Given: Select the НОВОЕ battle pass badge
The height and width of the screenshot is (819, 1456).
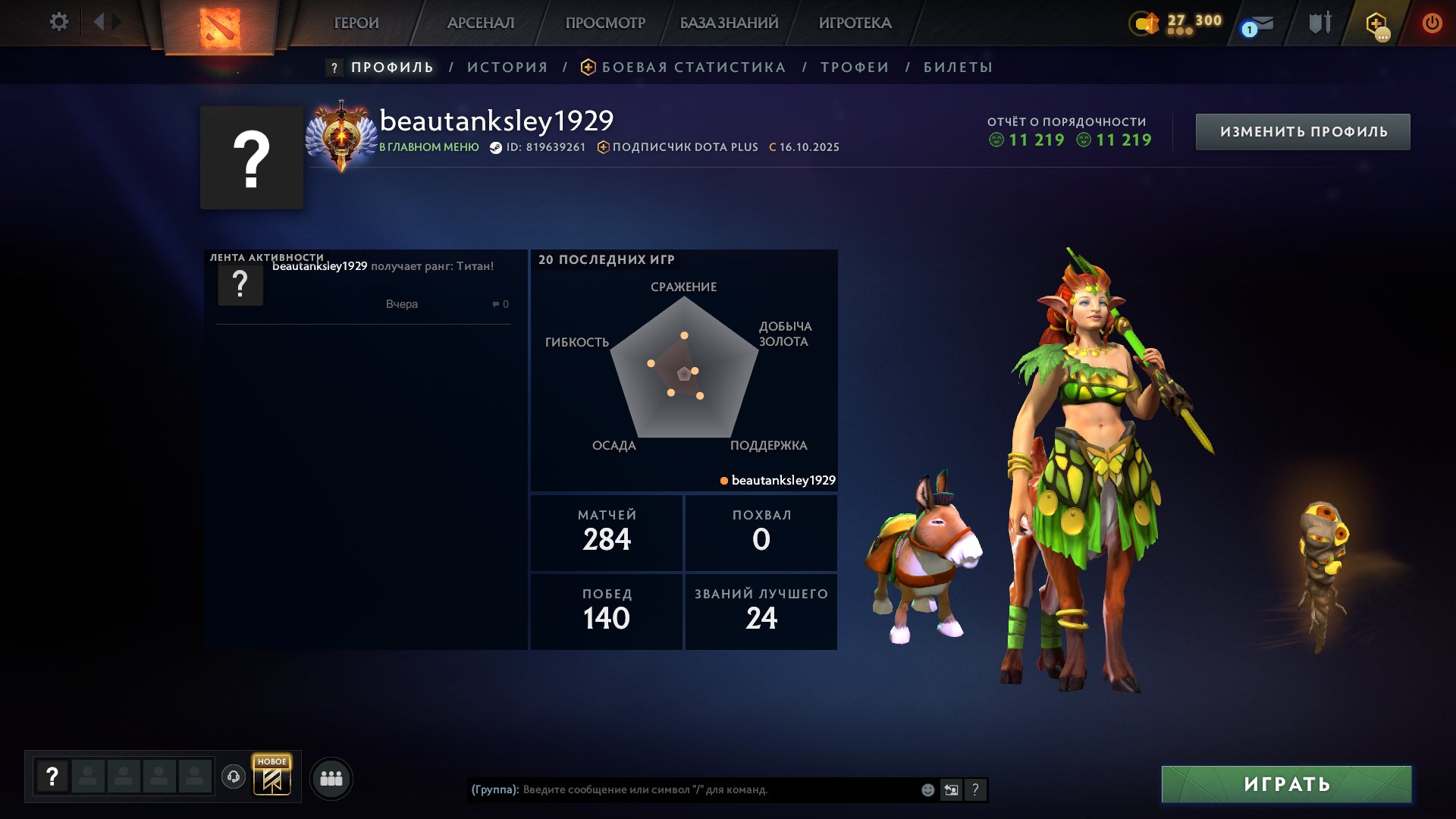Looking at the screenshot, I should click(272, 777).
